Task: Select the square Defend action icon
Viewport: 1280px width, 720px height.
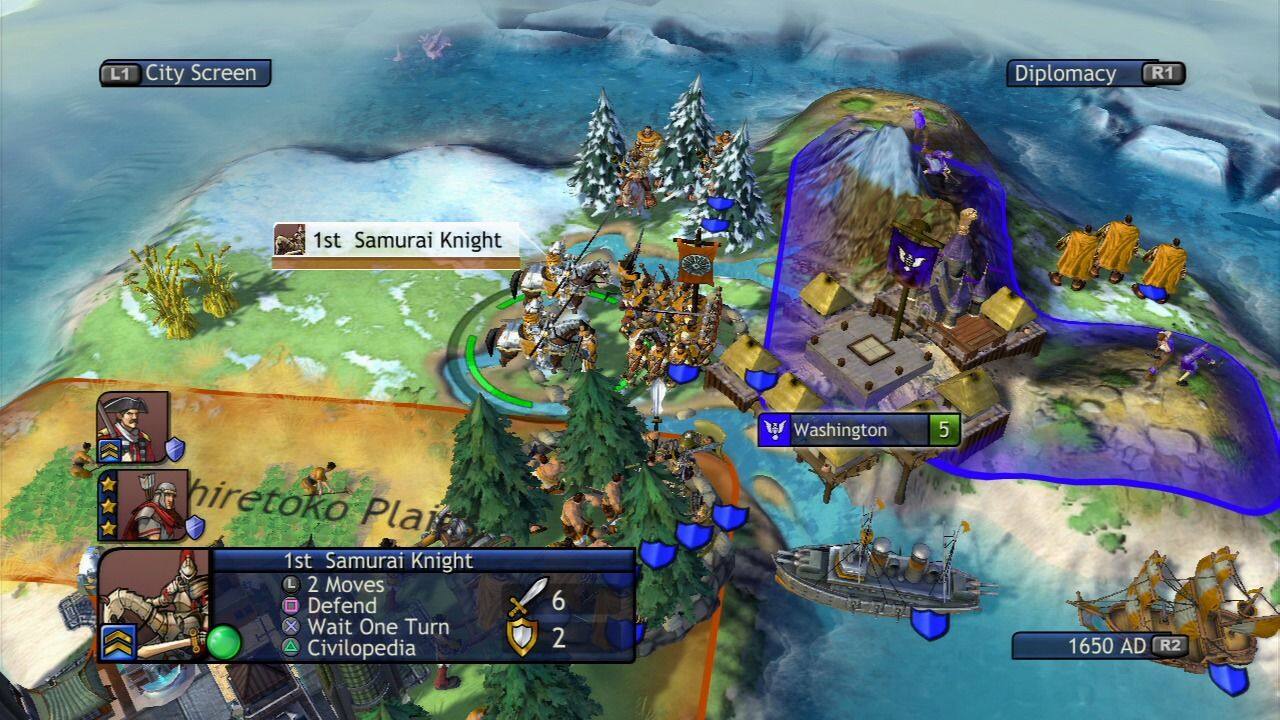Action: 290,605
